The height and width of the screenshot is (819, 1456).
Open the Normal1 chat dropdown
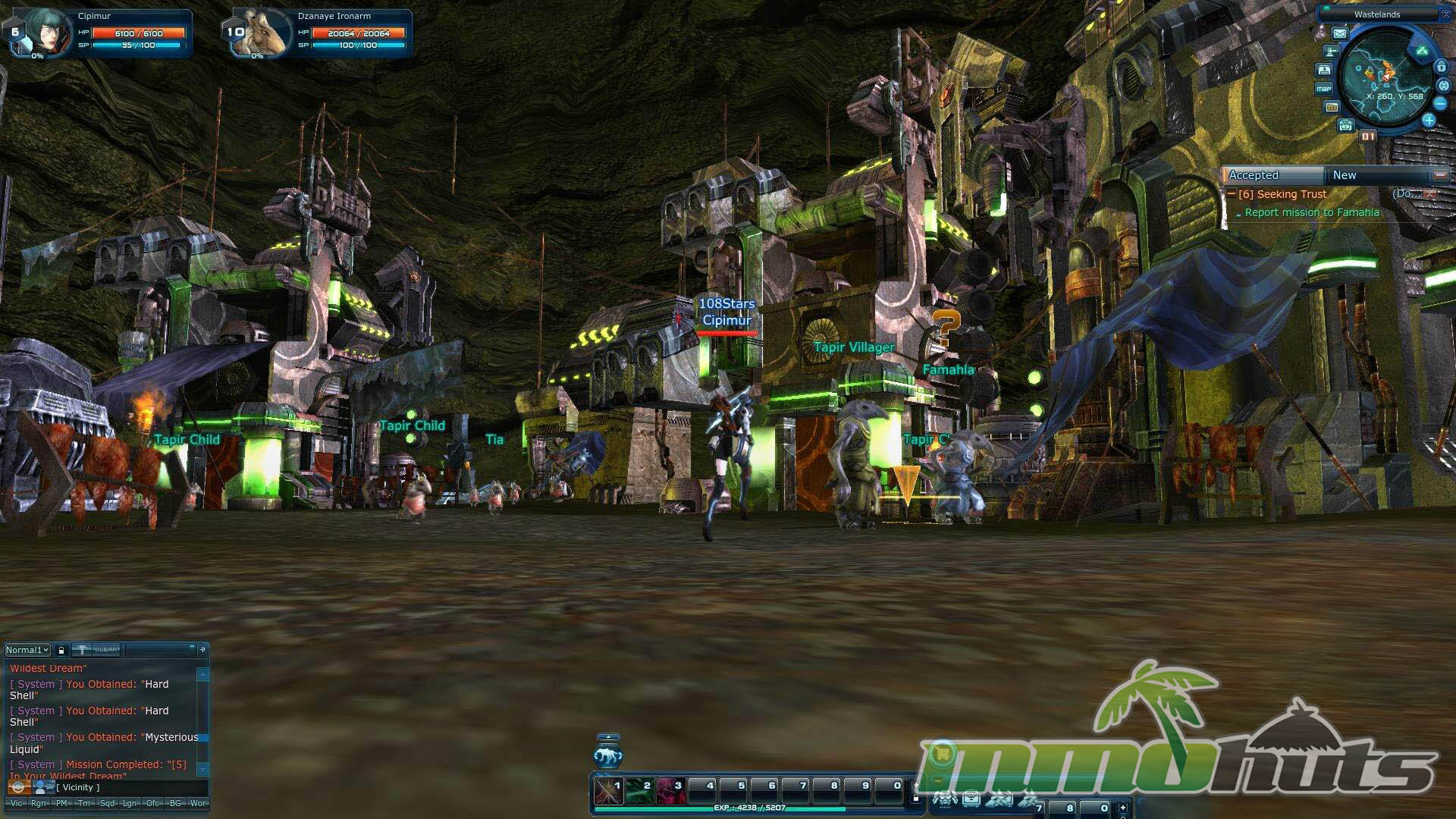(x=27, y=650)
